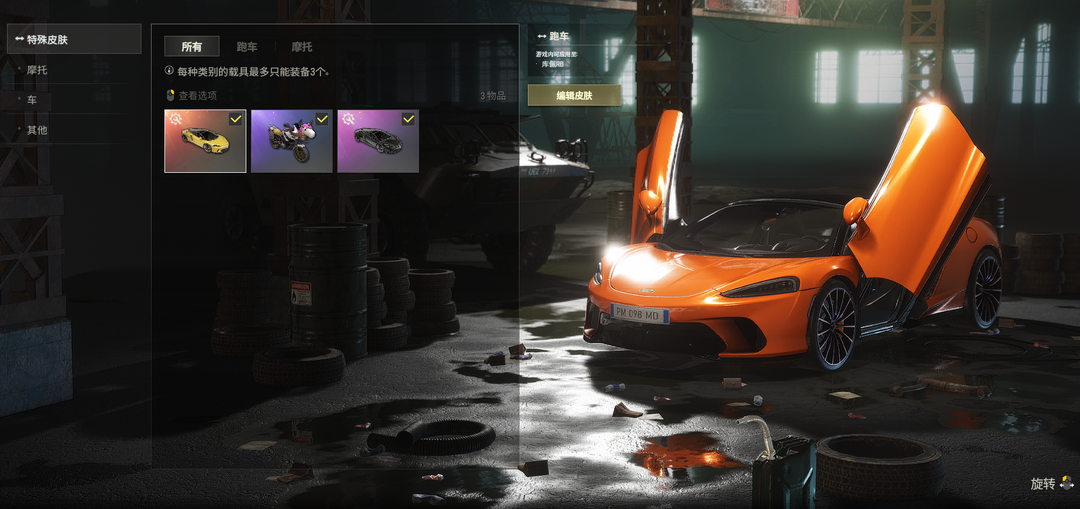Select the 摩托 sidebar entry

point(37,70)
